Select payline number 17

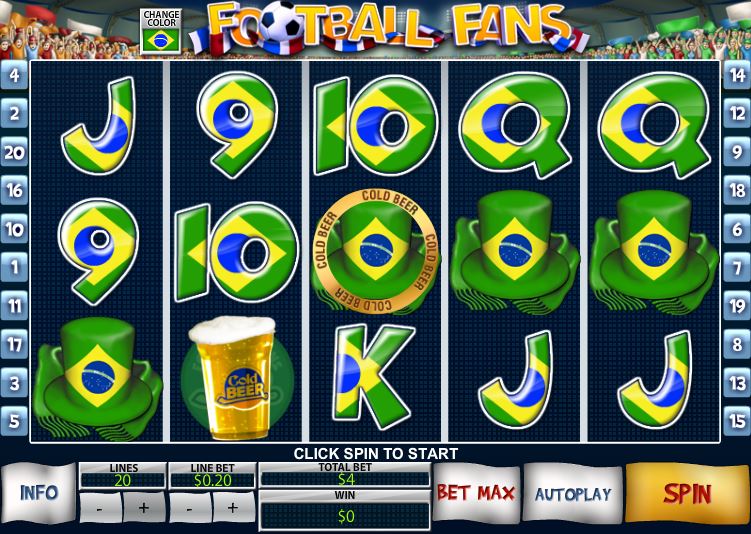point(14,345)
